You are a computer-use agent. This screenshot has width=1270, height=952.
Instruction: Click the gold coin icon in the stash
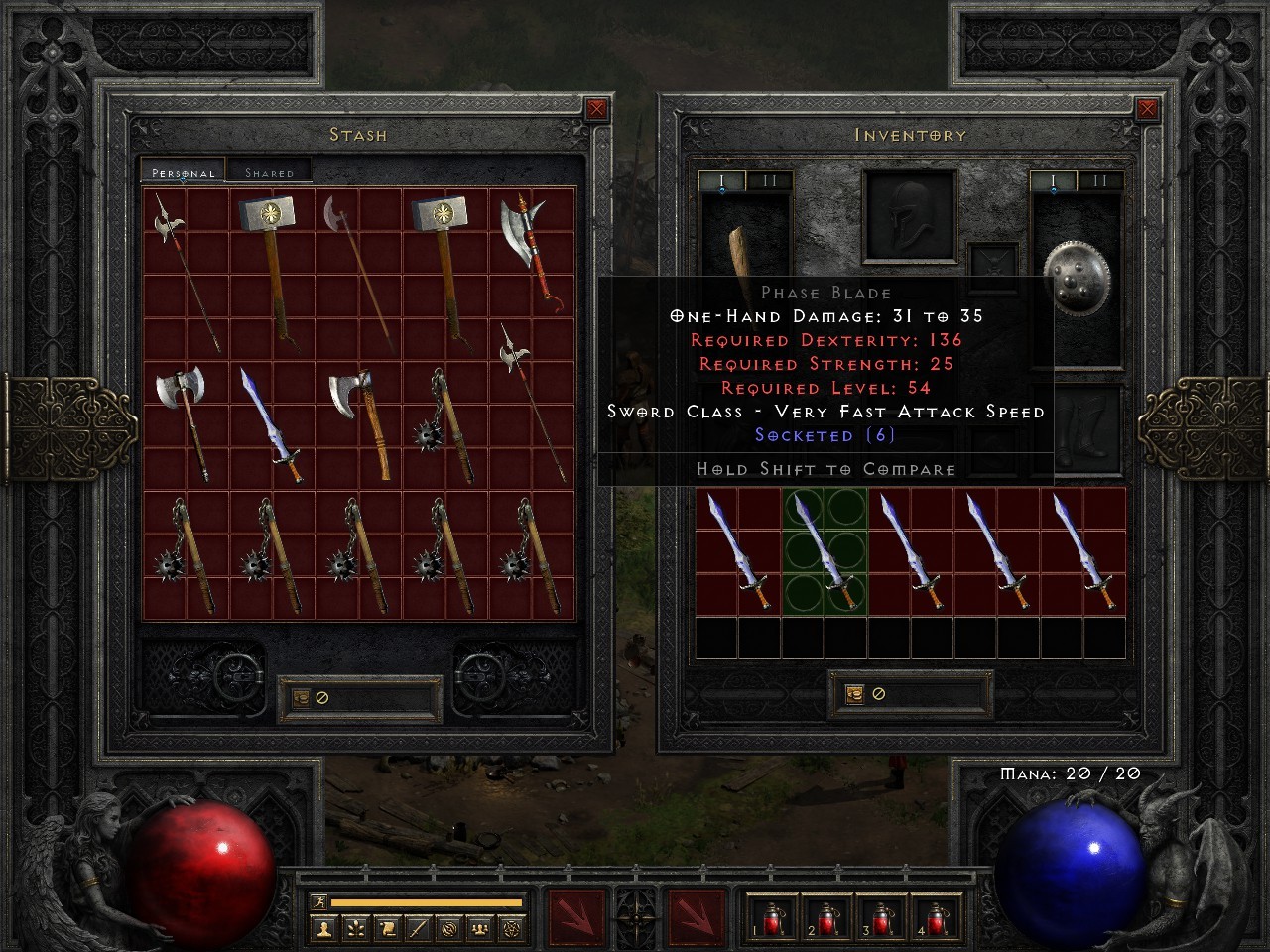pyautogui.click(x=300, y=696)
